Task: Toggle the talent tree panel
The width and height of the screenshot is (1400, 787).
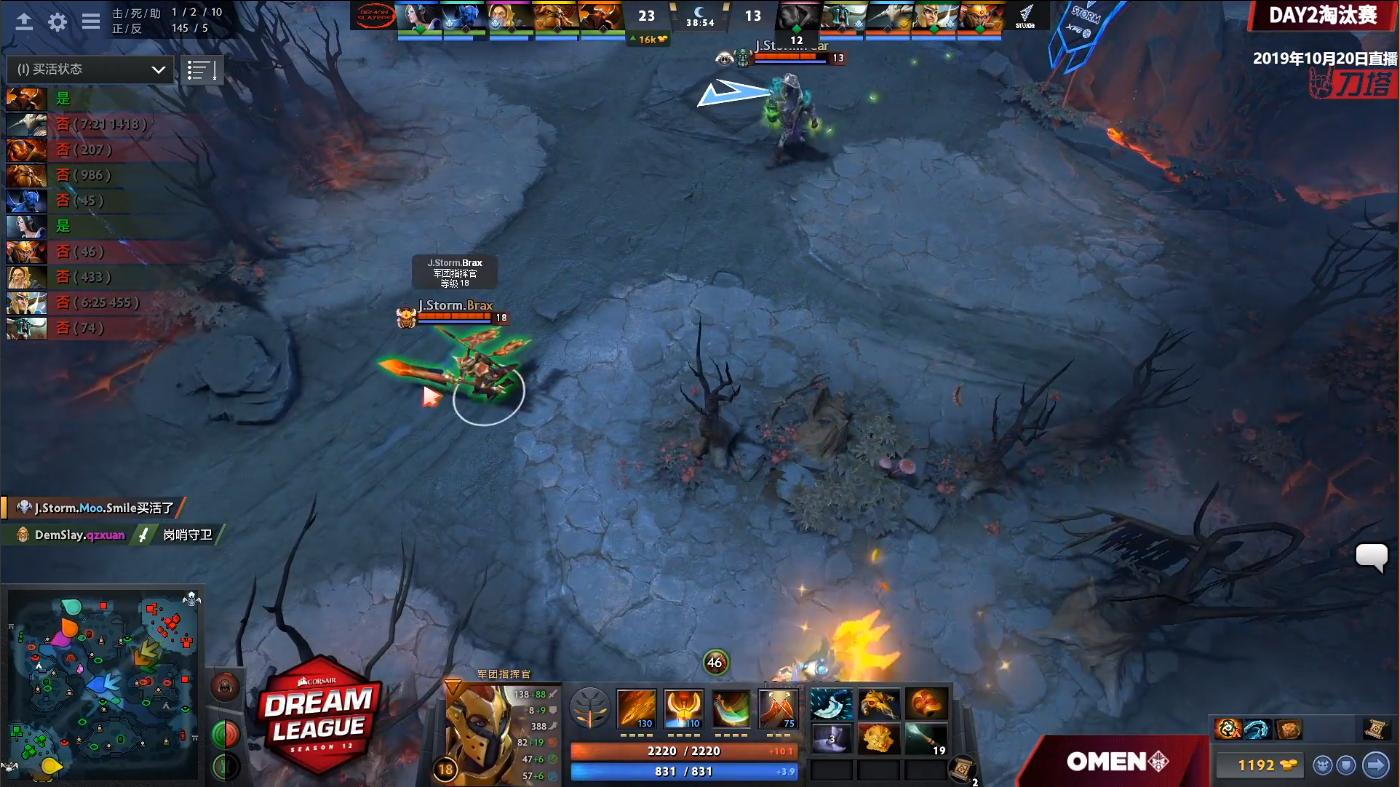Action: [590, 708]
